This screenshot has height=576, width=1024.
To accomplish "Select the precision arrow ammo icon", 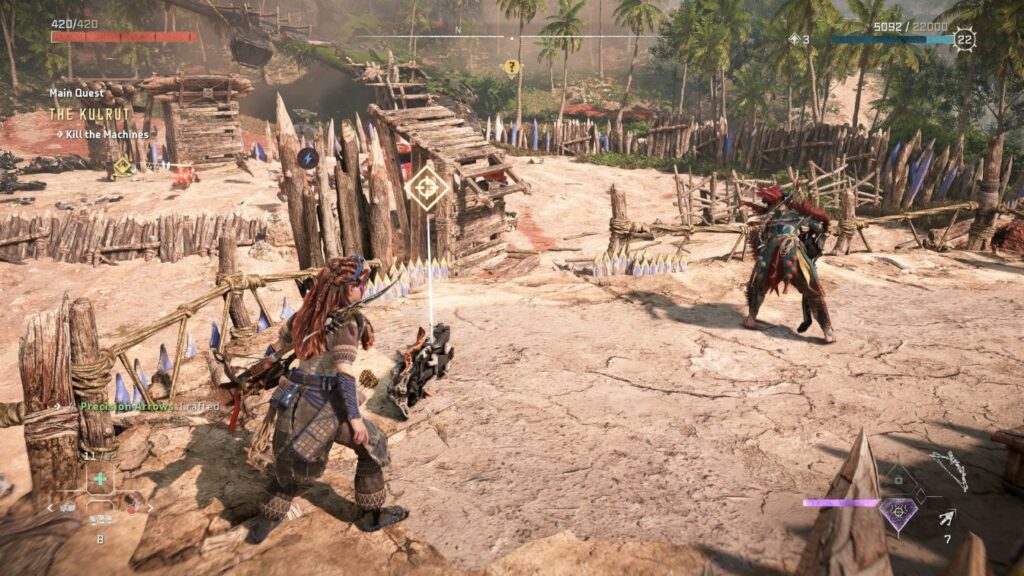I will (946, 517).
